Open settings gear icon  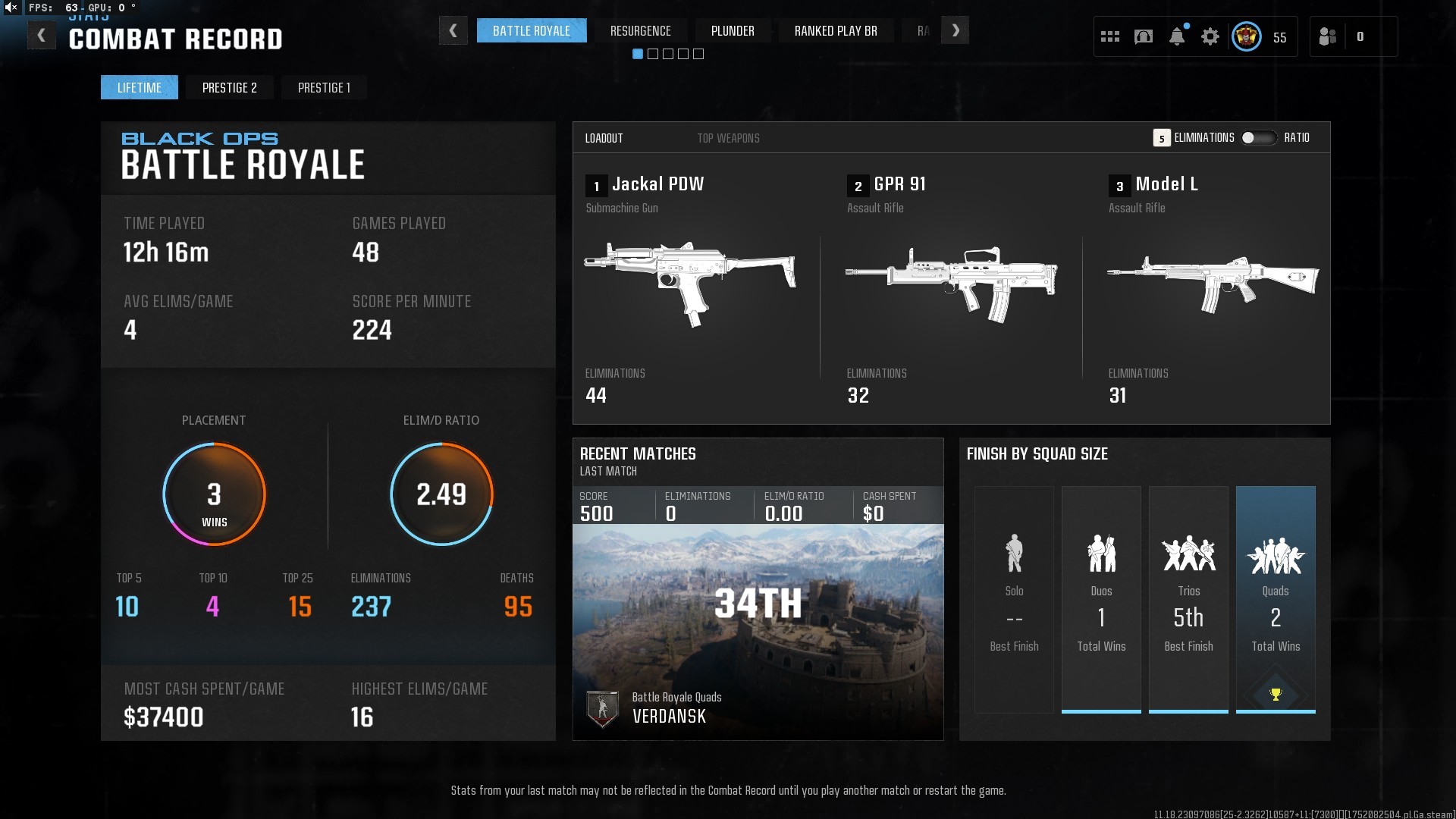pyautogui.click(x=1210, y=36)
